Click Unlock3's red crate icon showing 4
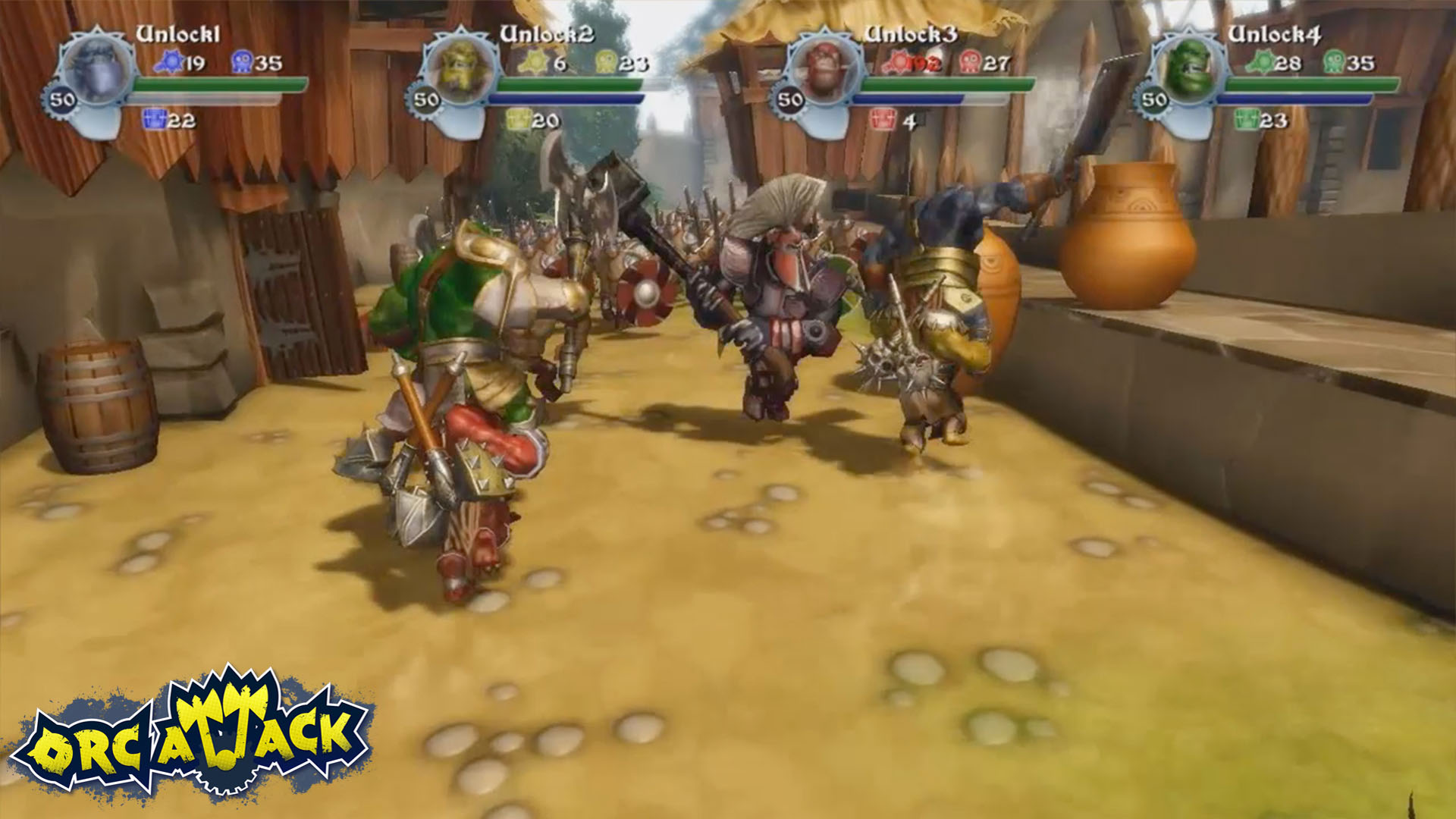The height and width of the screenshot is (819, 1456). [x=880, y=119]
